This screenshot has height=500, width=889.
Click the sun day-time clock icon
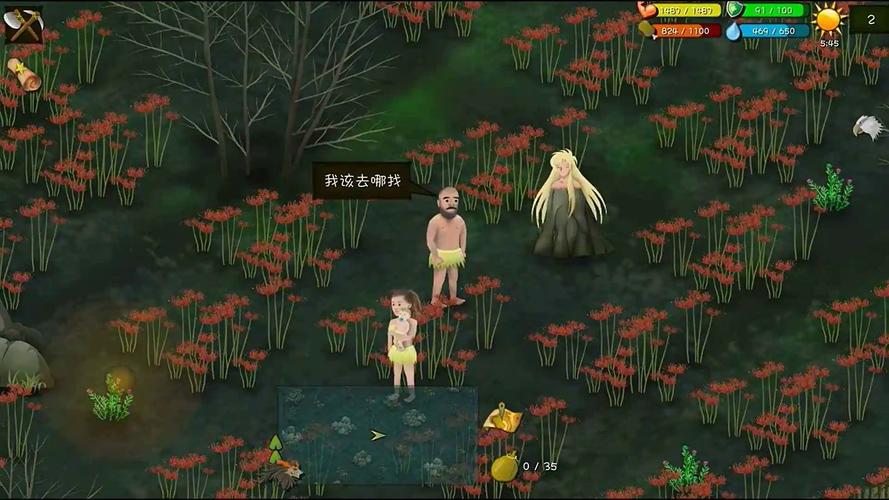pyautogui.click(x=829, y=19)
